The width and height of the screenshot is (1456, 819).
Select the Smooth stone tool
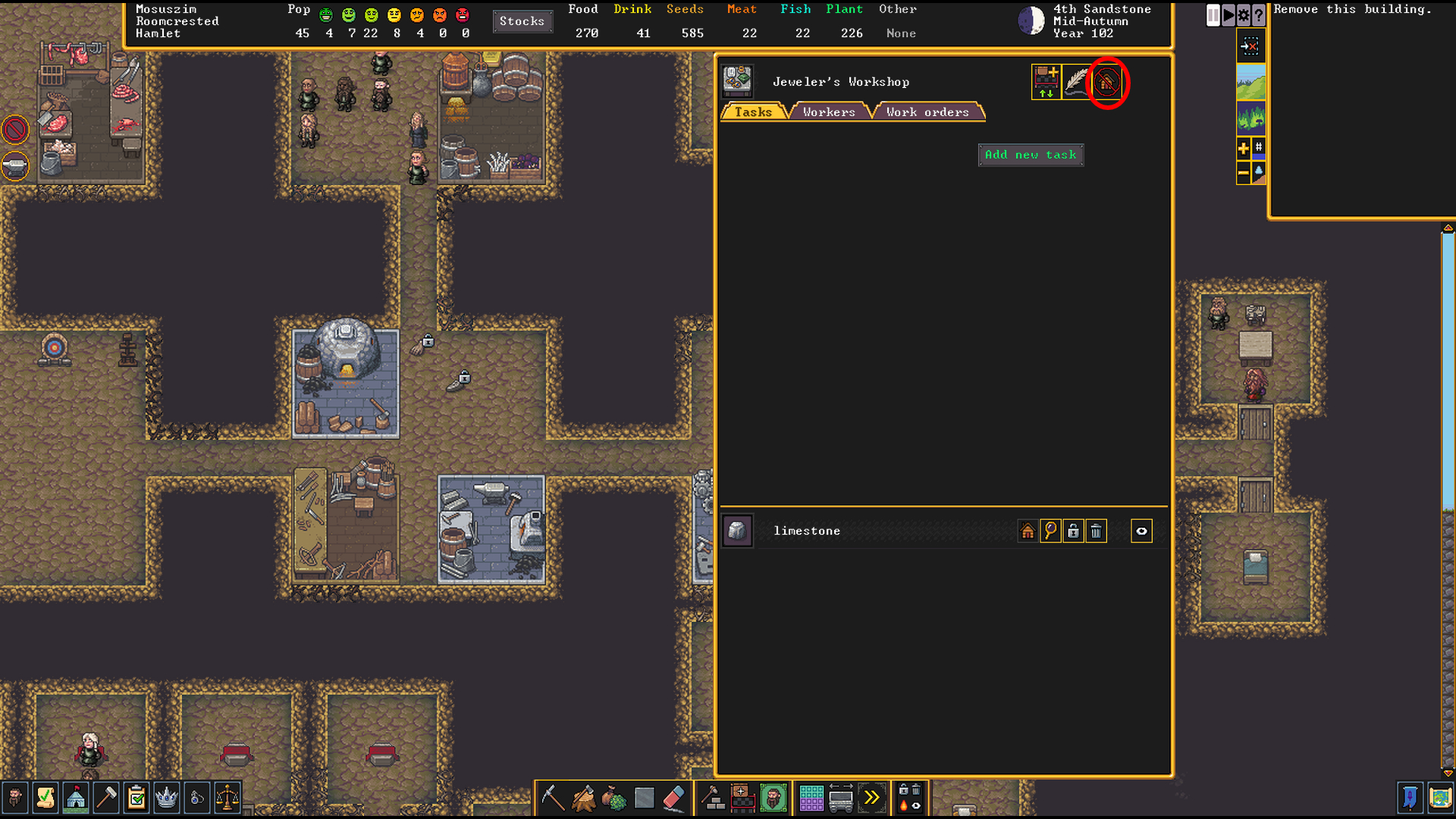tap(643, 798)
